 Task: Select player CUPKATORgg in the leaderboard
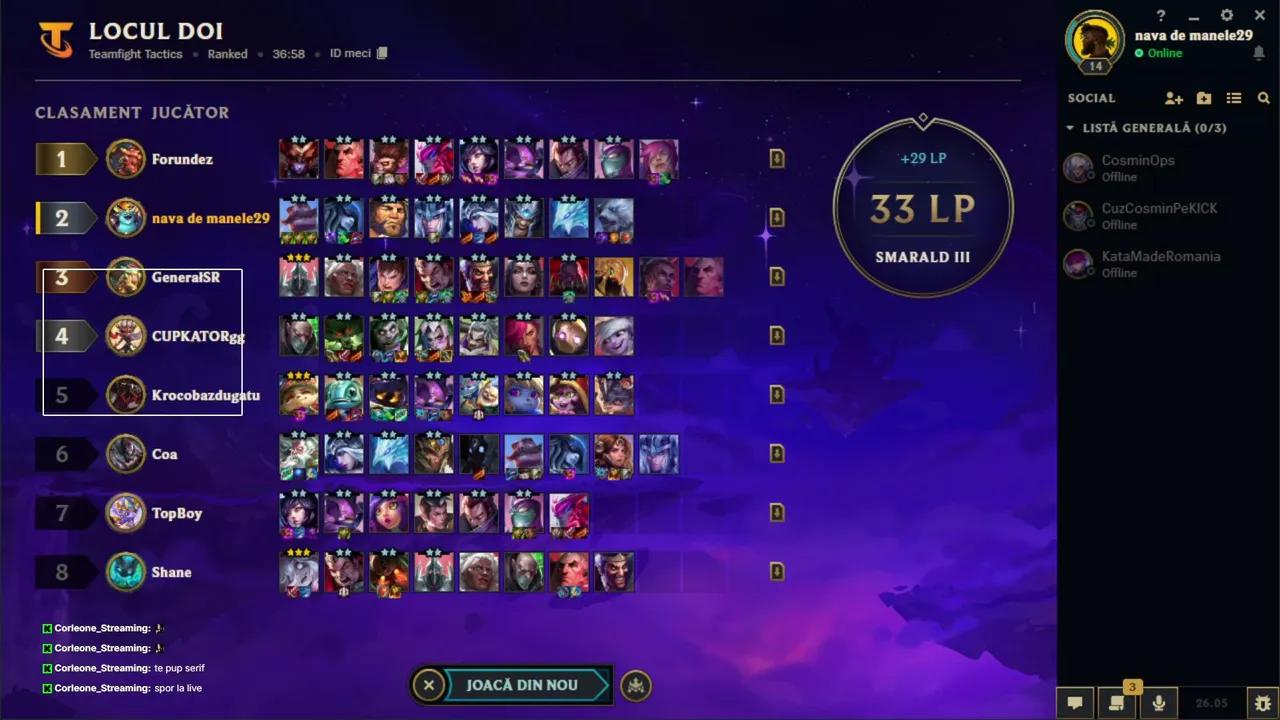click(197, 336)
